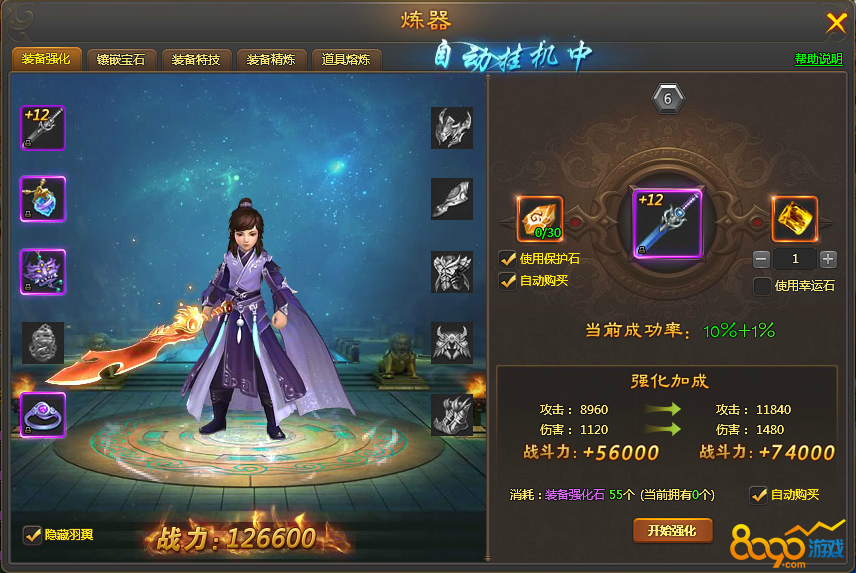Open the 帮助说明 help link
856x573 pixels.
[x=818, y=59]
